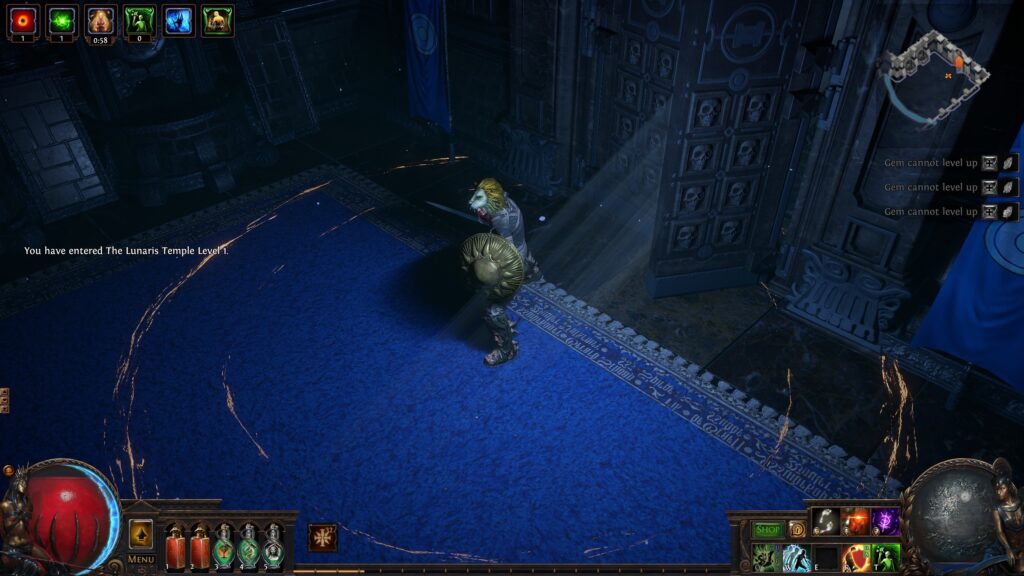Screen dimensions: 1024x576
Task: Activate the blue dashing figure skill
Action: (797, 557)
